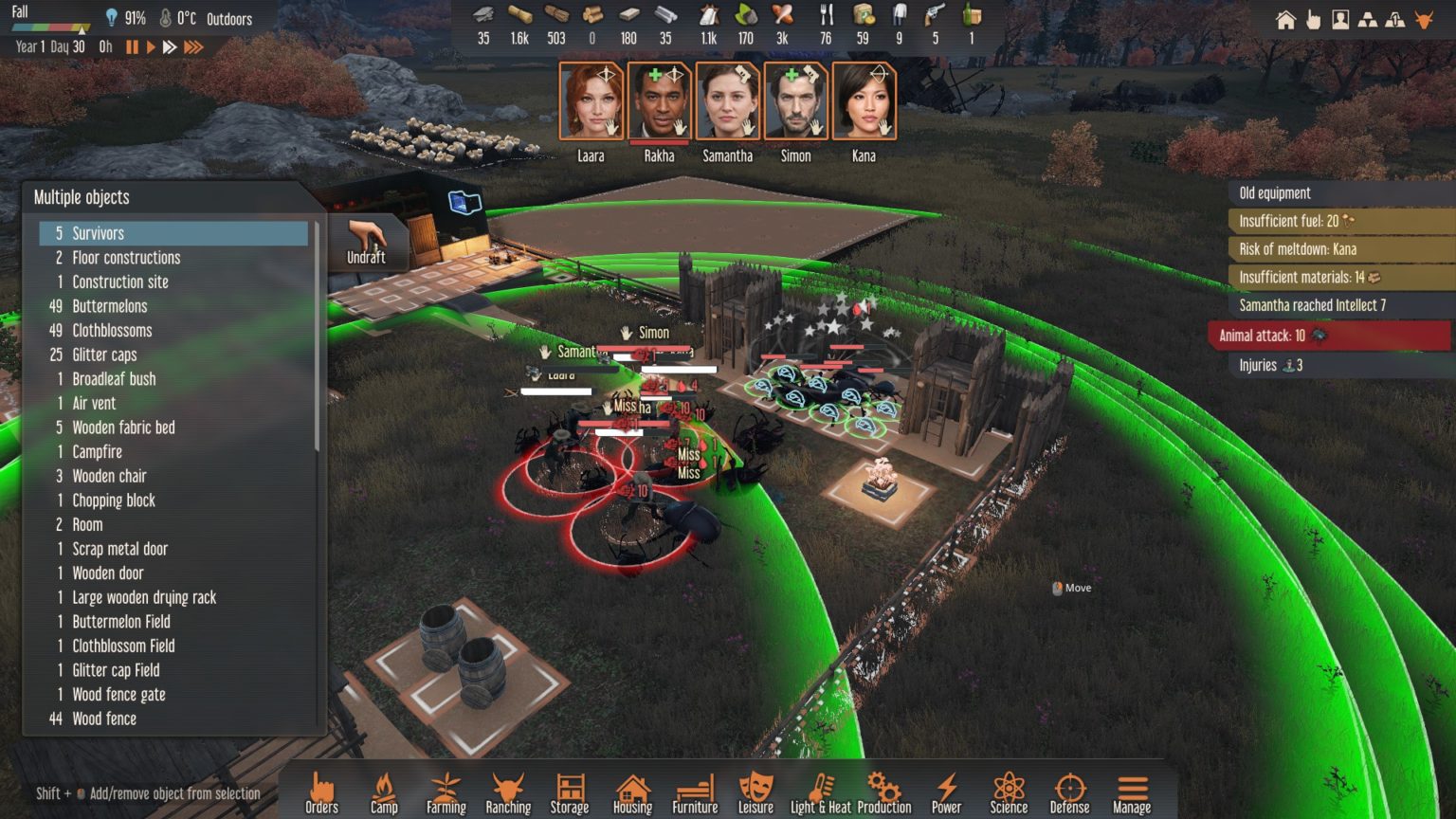Open the Science research menu
The height and width of the screenshot is (819, 1456).
pos(1009,792)
